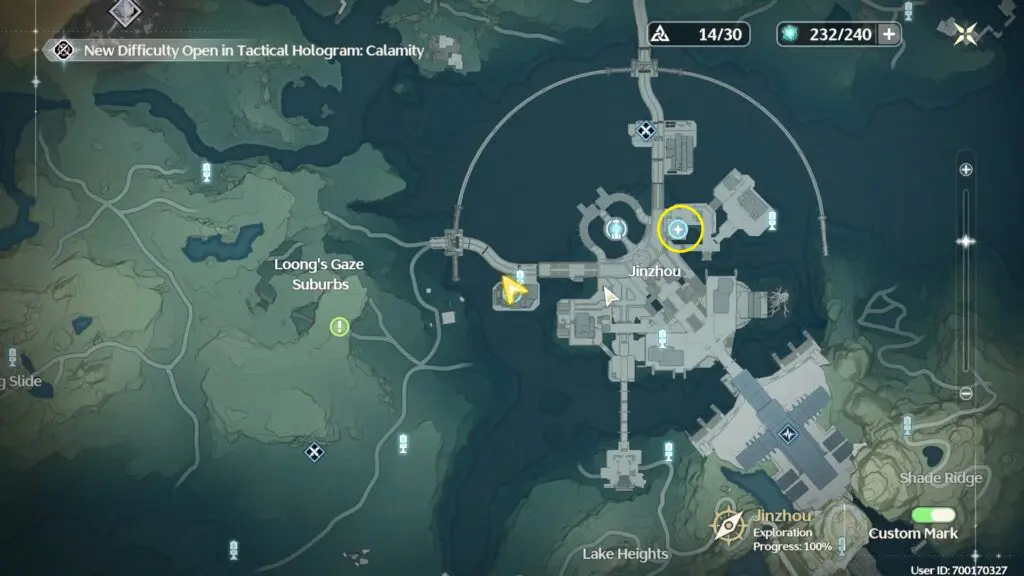
Task: Add Waveplates with the plus button
Action: tap(887, 34)
